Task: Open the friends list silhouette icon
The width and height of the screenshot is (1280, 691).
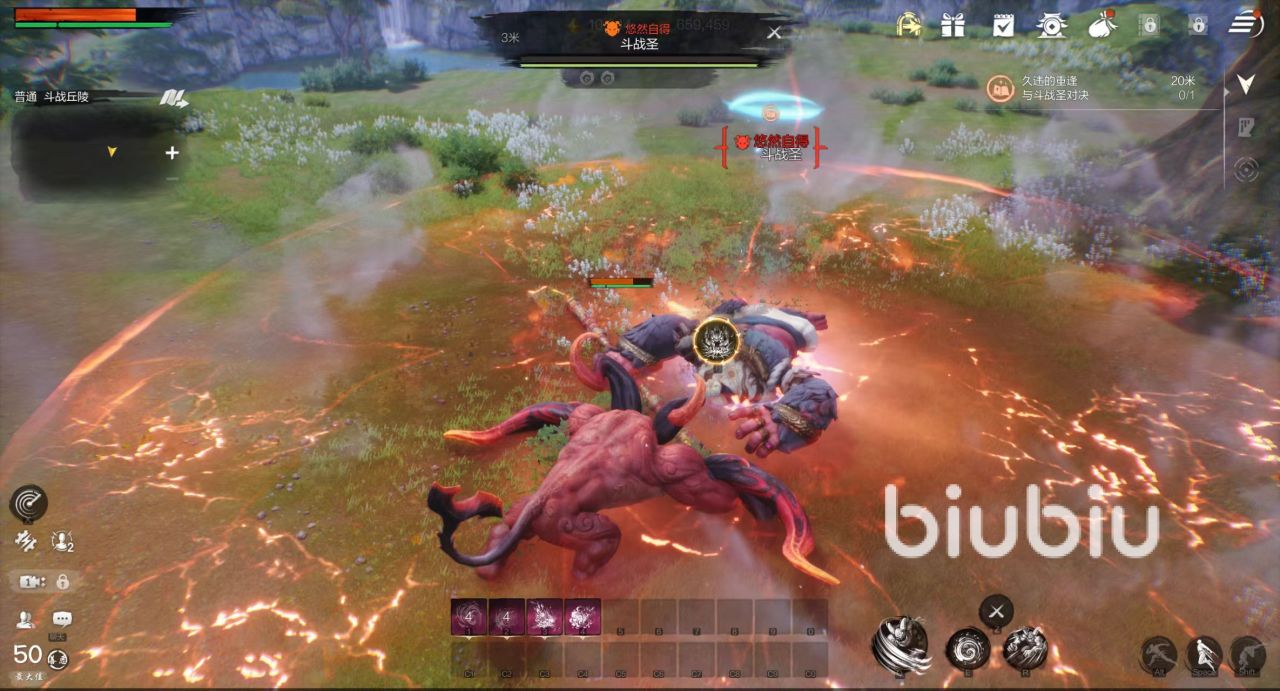Action: tap(25, 619)
